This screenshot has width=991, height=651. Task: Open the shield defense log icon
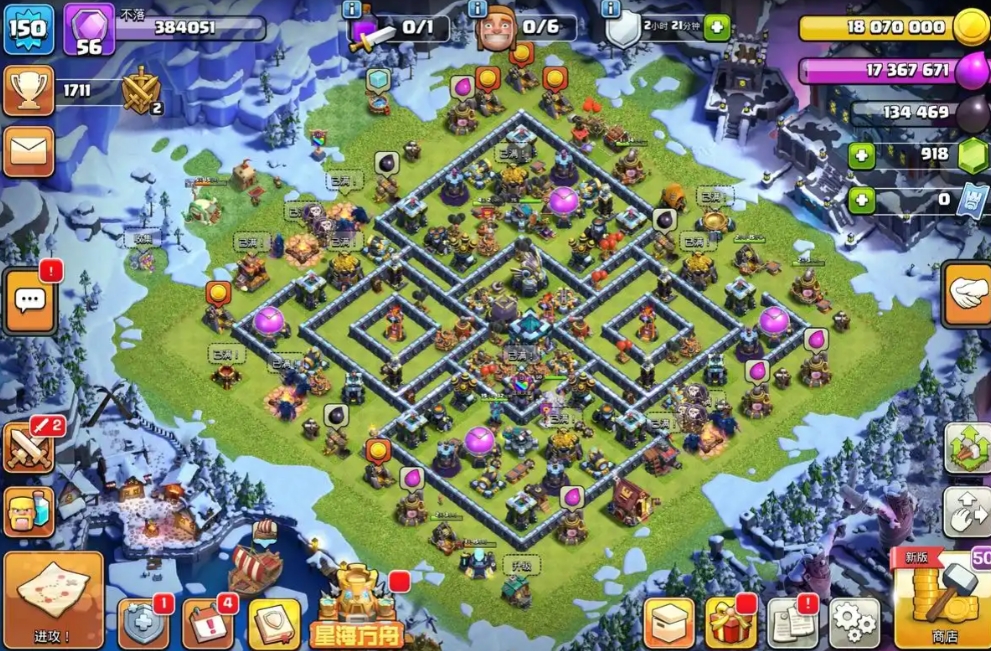coord(143,625)
